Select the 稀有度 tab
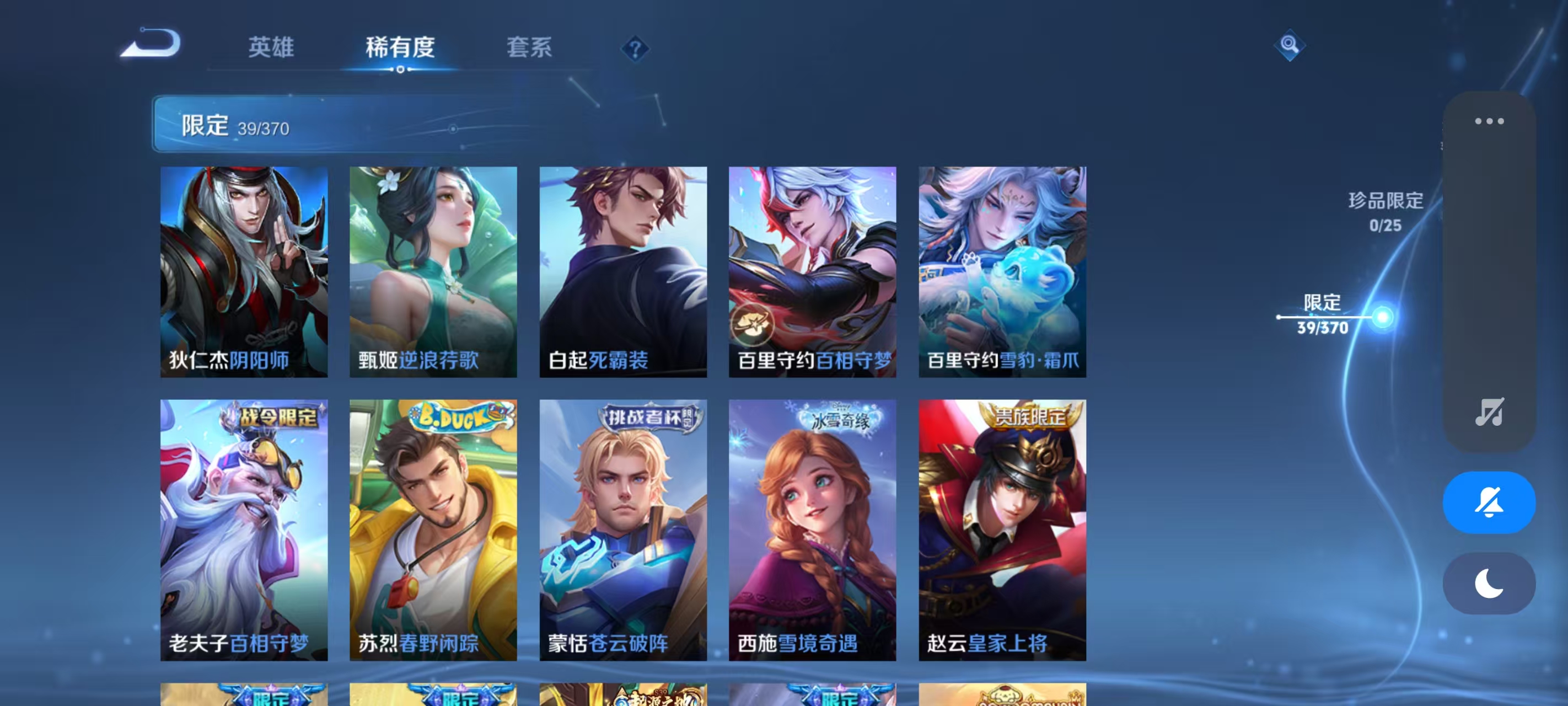The height and width of the screenshot is (706, 1568). (x=400, y=48)
